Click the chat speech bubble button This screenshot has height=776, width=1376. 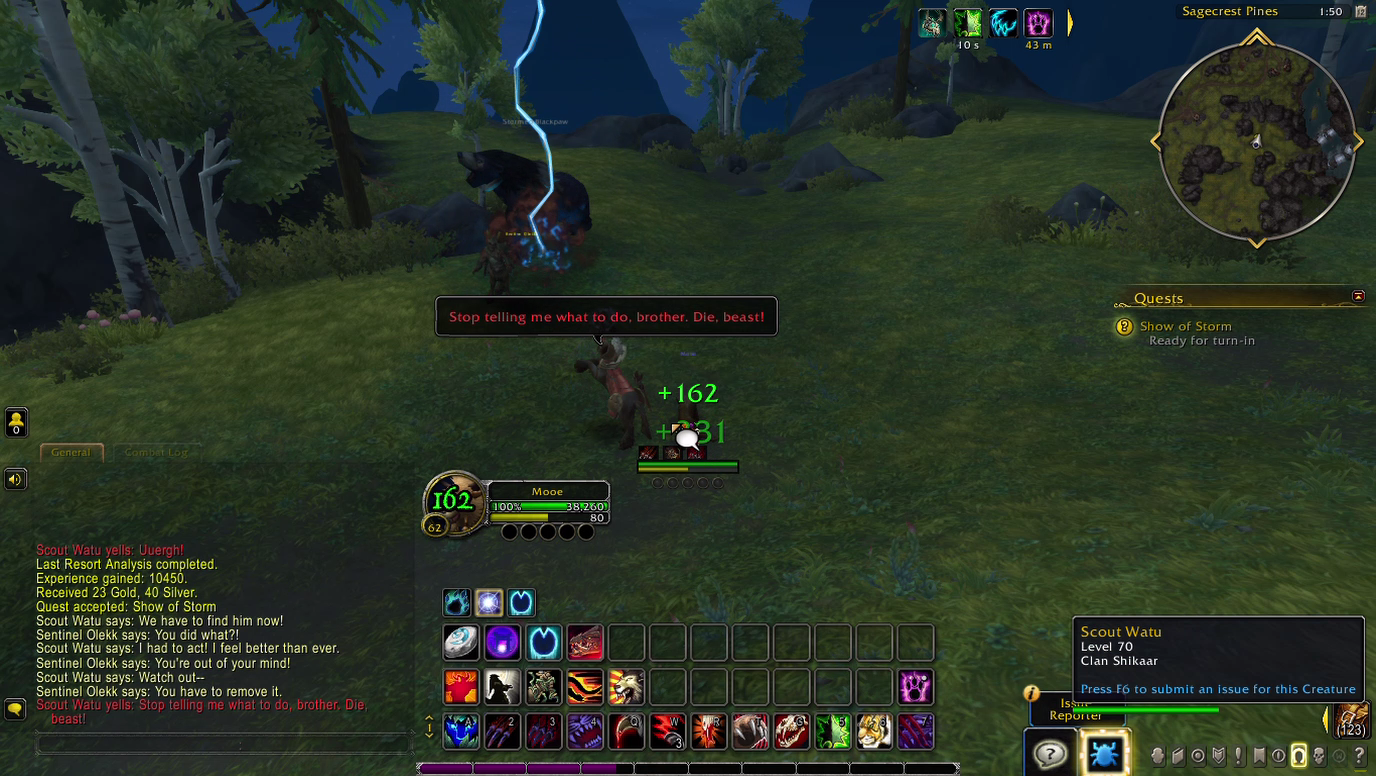15,709
